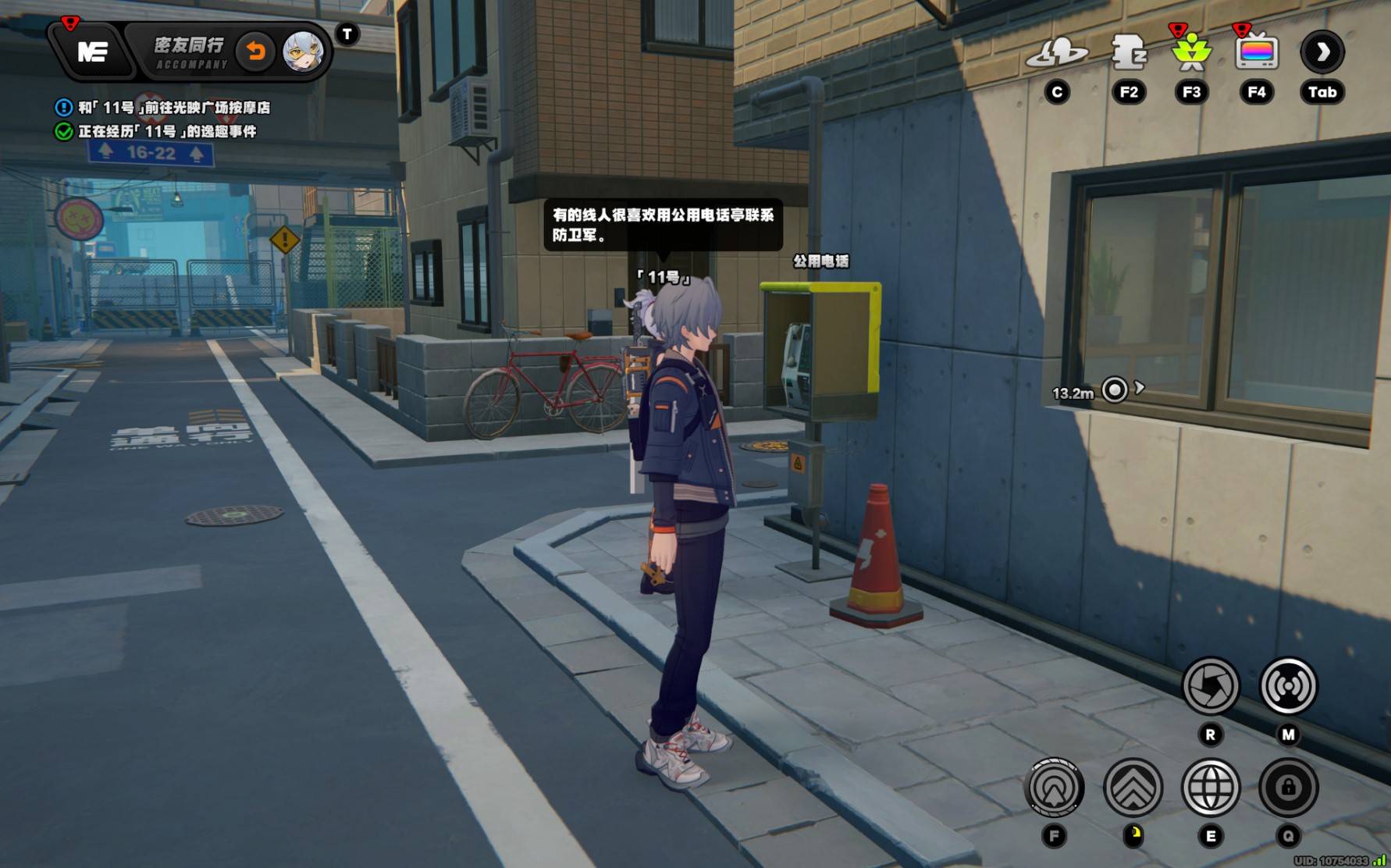Viewport: 1391px width, 868px height.
Task: Select the hangout event tracker line
Action: (166, 131)
